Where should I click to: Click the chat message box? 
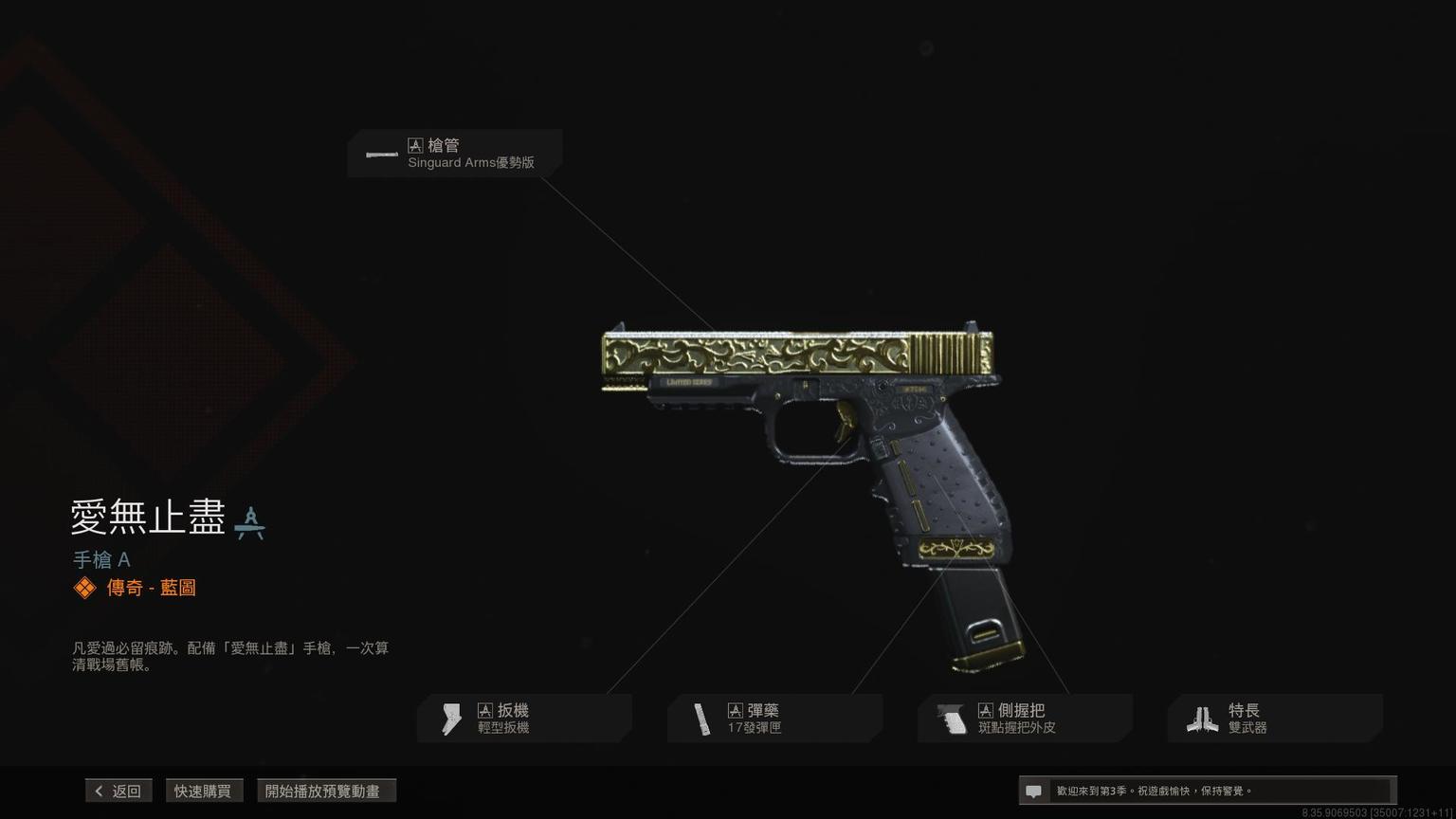(x=1207, y=791)
